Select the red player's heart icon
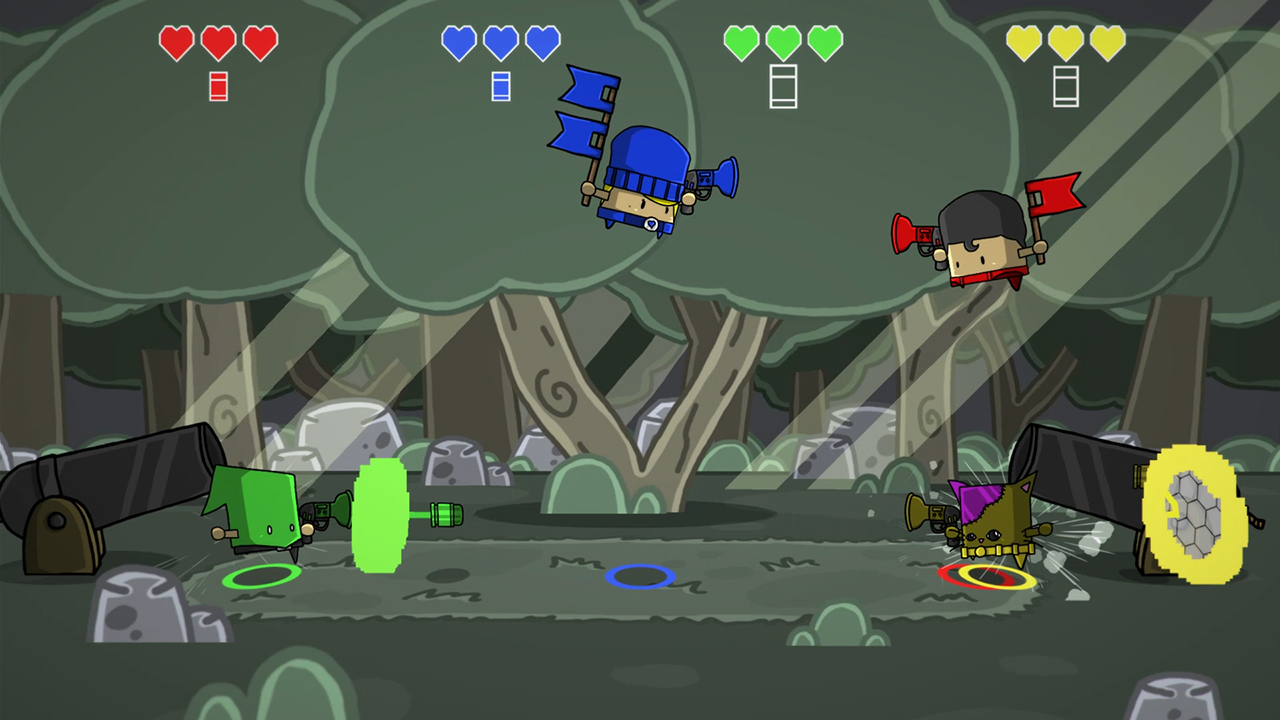Image resolution: width=1280 pixels, height=720 pixels. pyautogui.click(x=177, y=42)
